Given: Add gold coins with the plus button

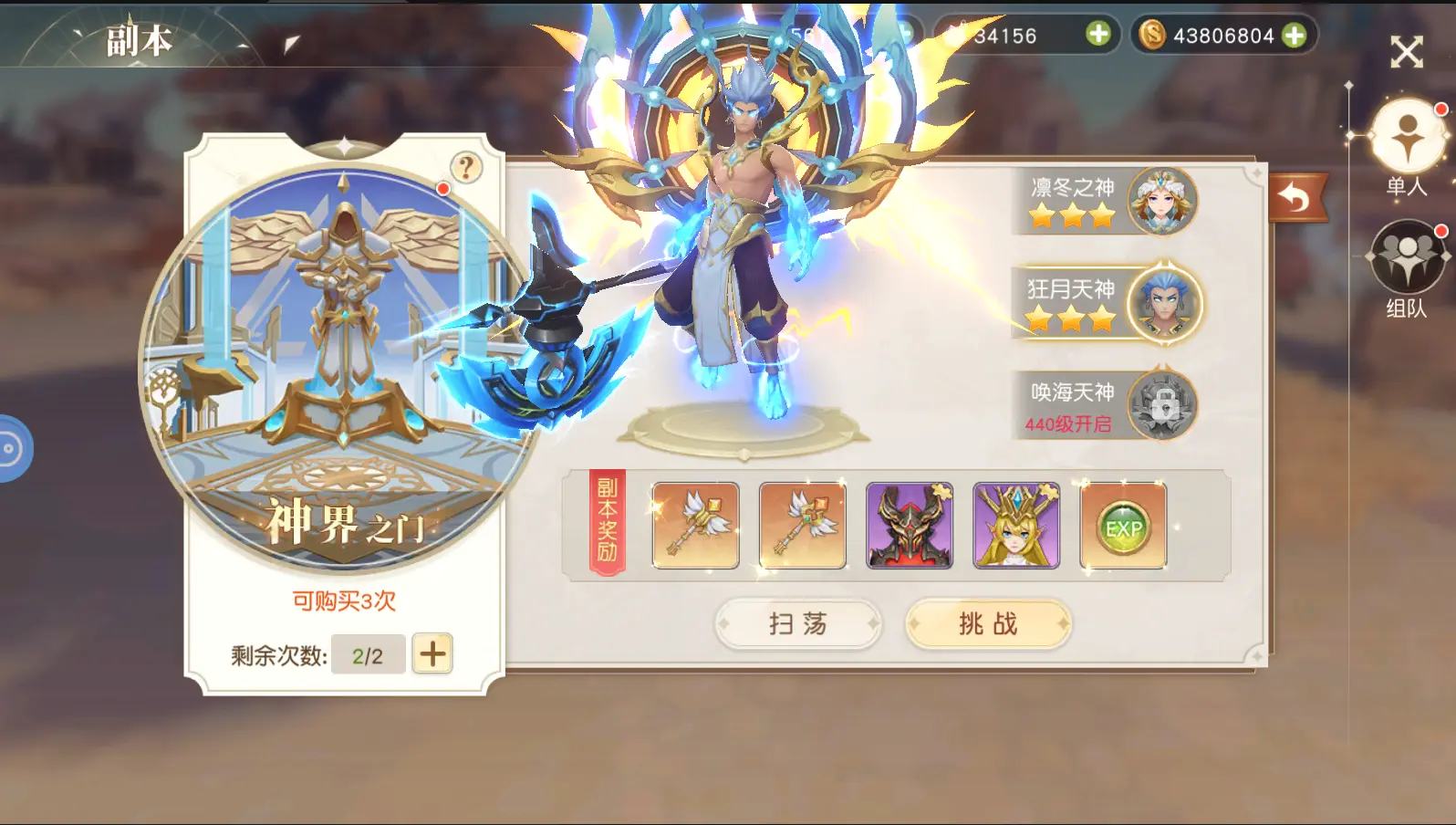Looking at the screenshot, I should click(1294, 36).
